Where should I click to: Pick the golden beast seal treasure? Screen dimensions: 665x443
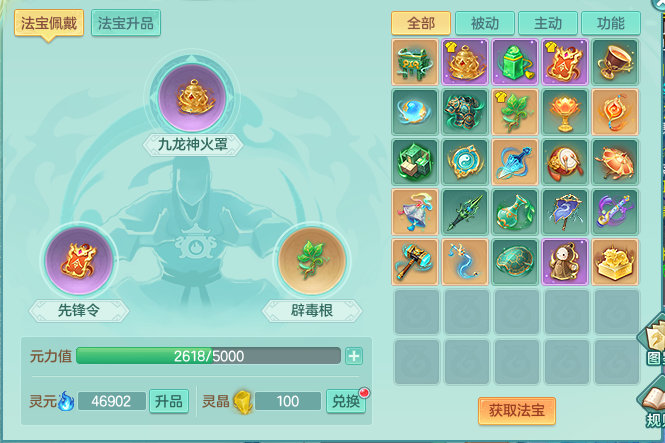click(x=615, y=261)
